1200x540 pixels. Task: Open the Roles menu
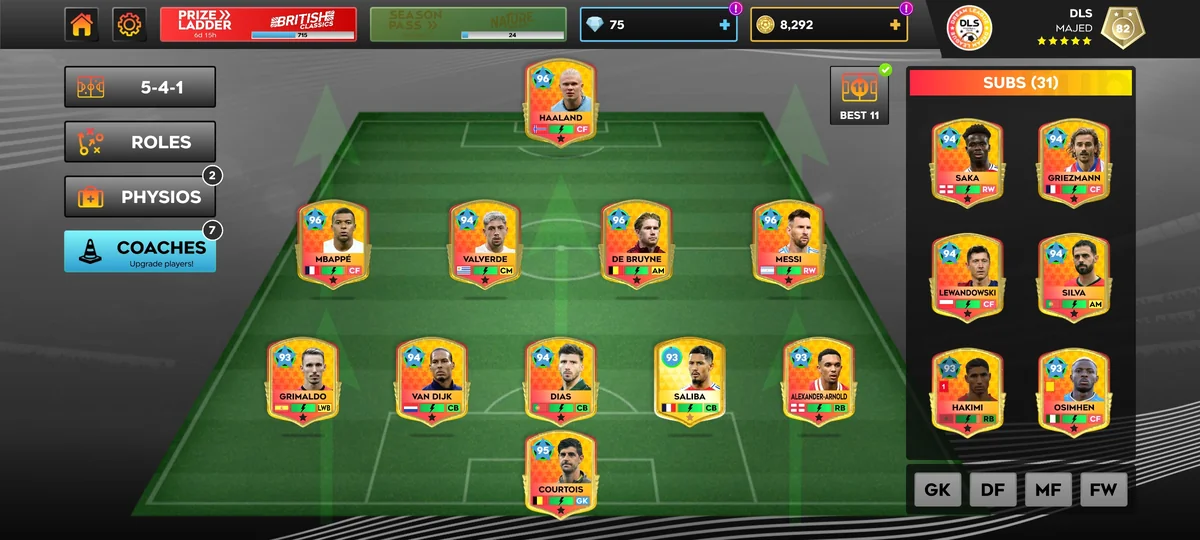point(140,142)
